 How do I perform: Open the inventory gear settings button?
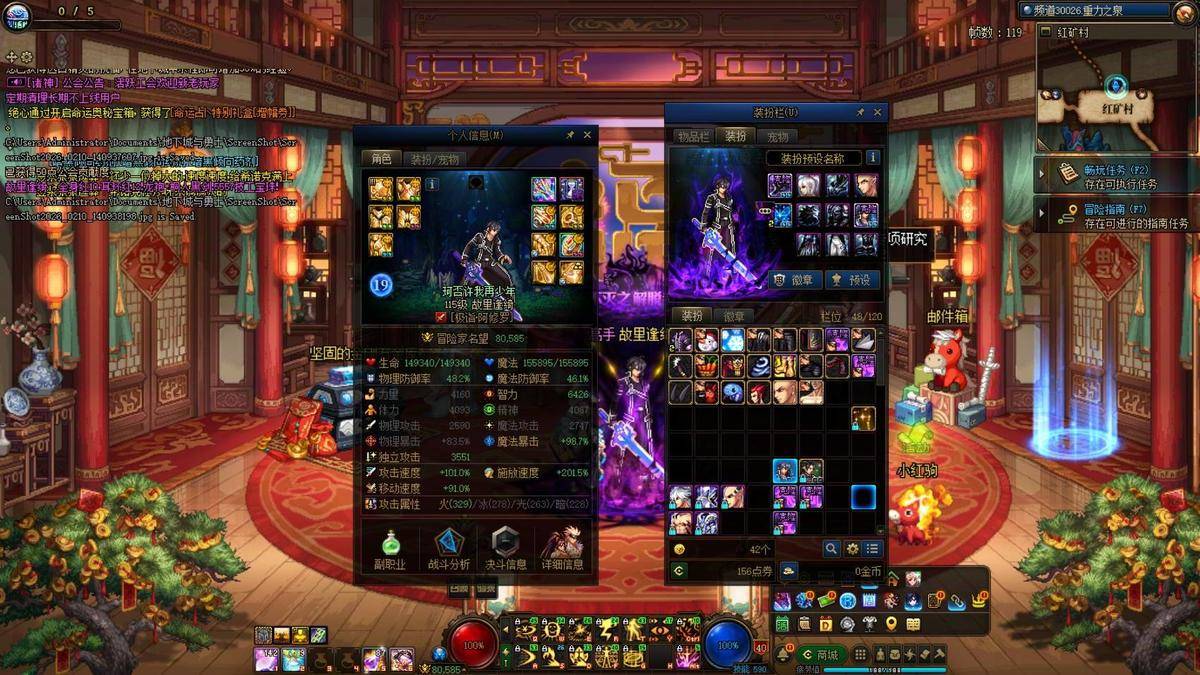pyautogui.click(x=852, y=549)
